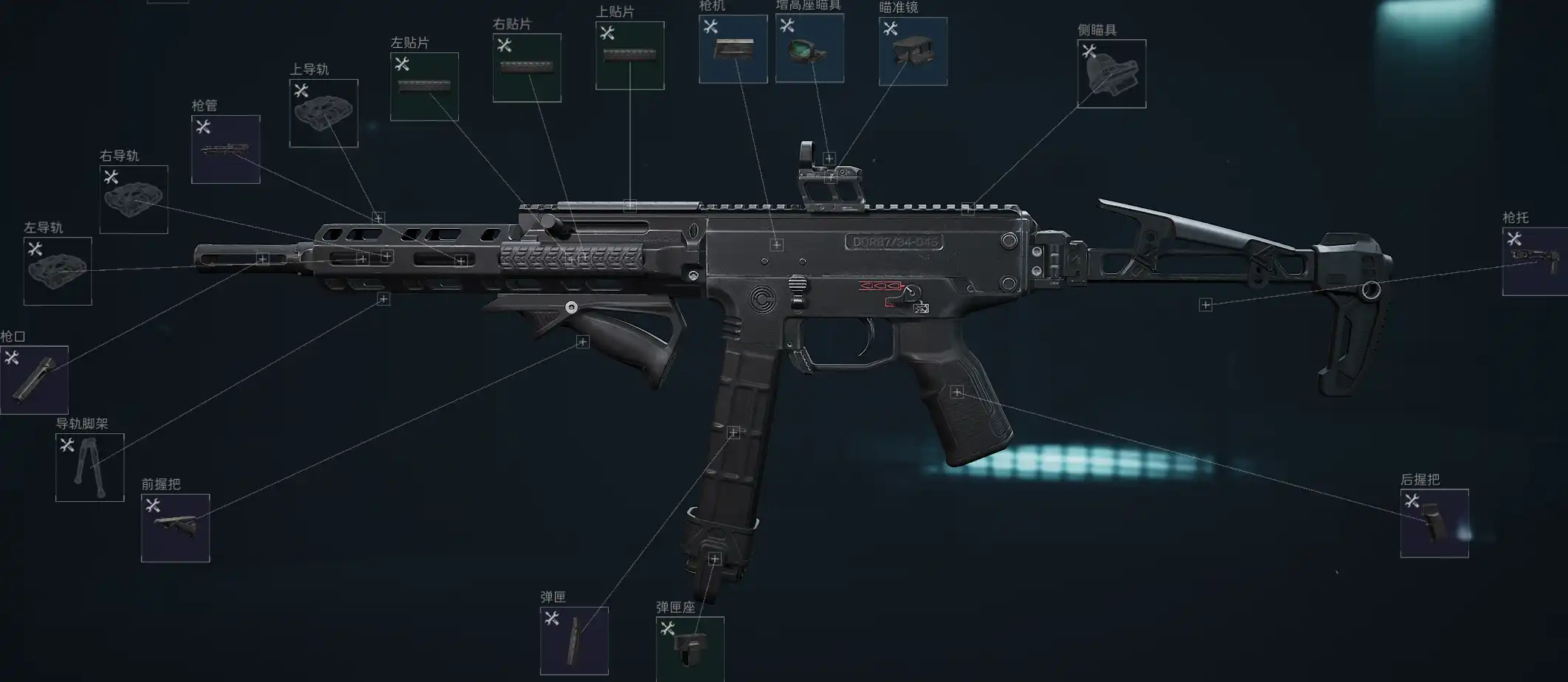Open the 侧瞄具 side sight slot
The height and width of the screenshot is (682, 1568).
pyautogui.click(x=1111, y=74)
